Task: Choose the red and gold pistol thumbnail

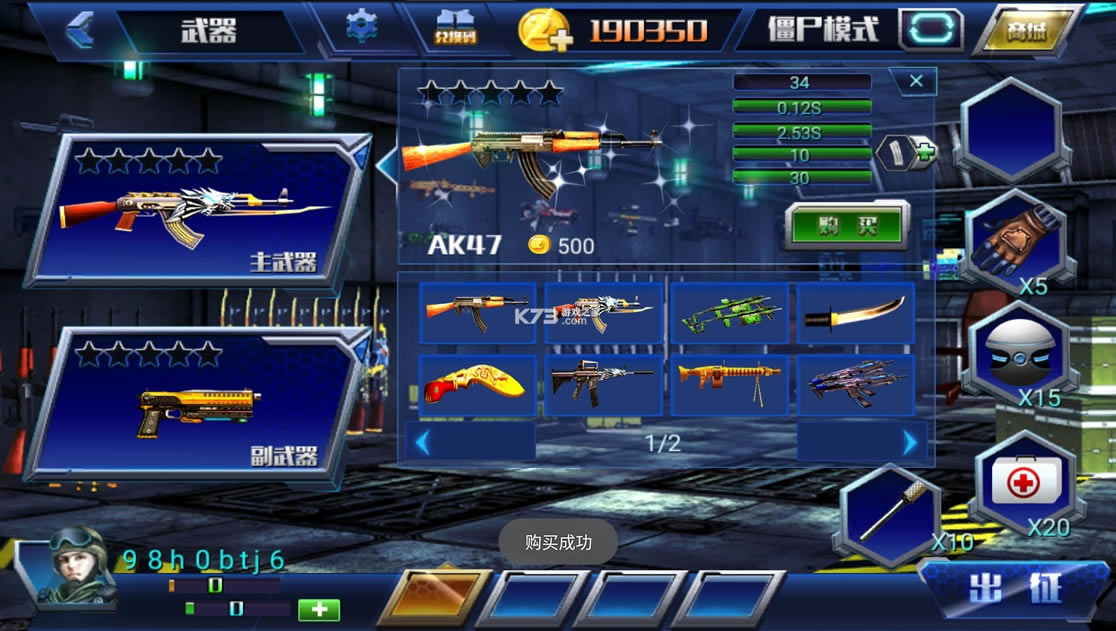Action: point(477,385)
